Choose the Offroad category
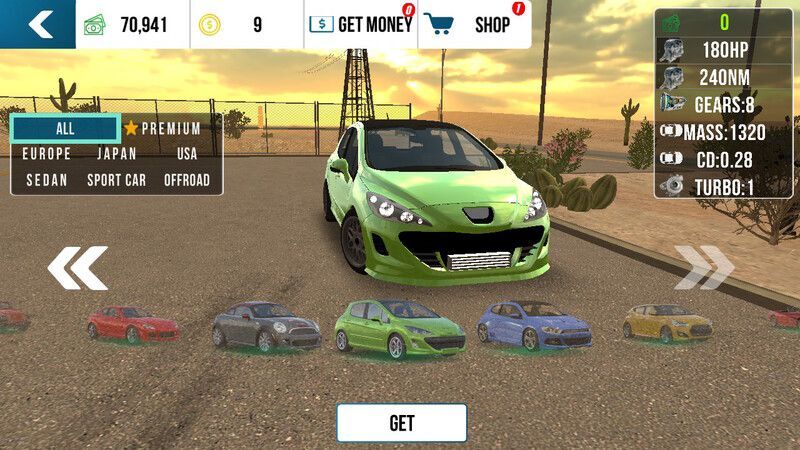Image resolution: width=800 pixels, height=450 pixels. click(187, 180)
